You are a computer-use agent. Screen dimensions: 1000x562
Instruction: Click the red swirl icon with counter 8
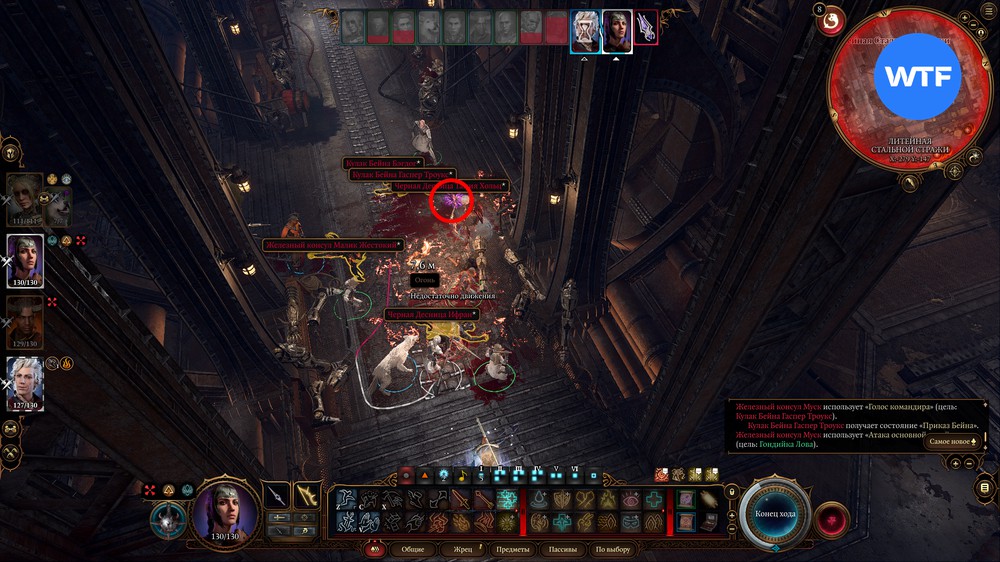pos(831,22)
